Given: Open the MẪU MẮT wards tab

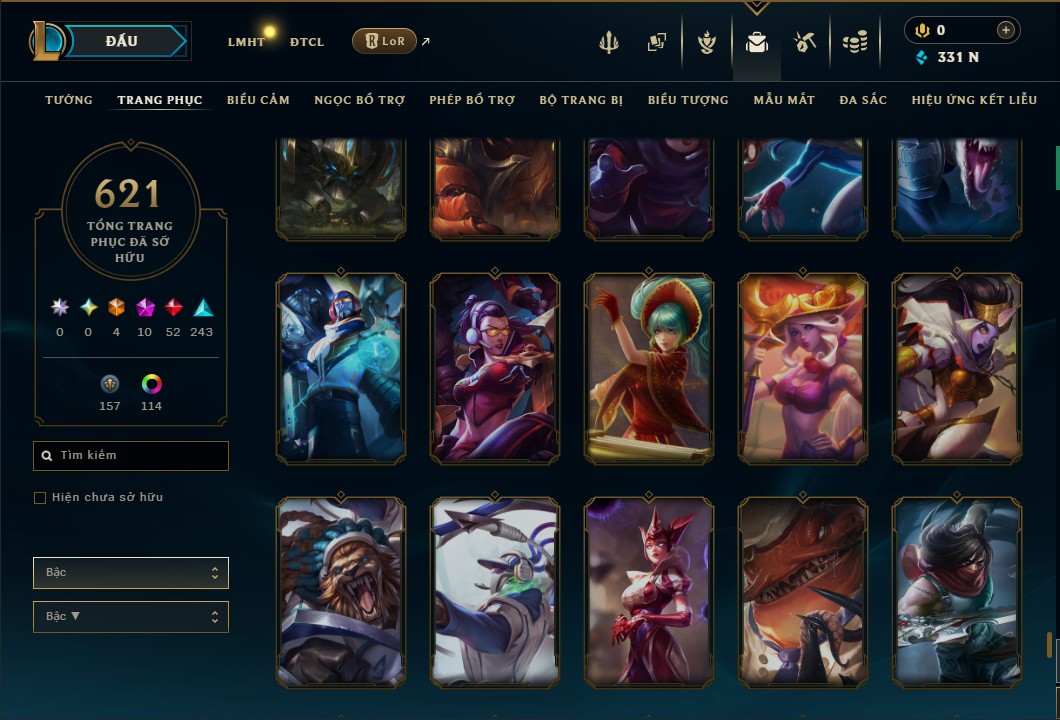Looking at the screenshot, I should coord(784,100).
